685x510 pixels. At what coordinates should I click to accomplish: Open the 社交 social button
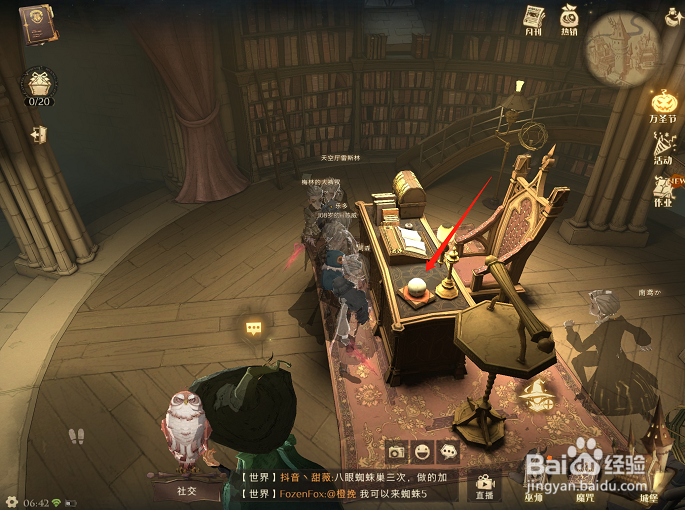[187, 490]
